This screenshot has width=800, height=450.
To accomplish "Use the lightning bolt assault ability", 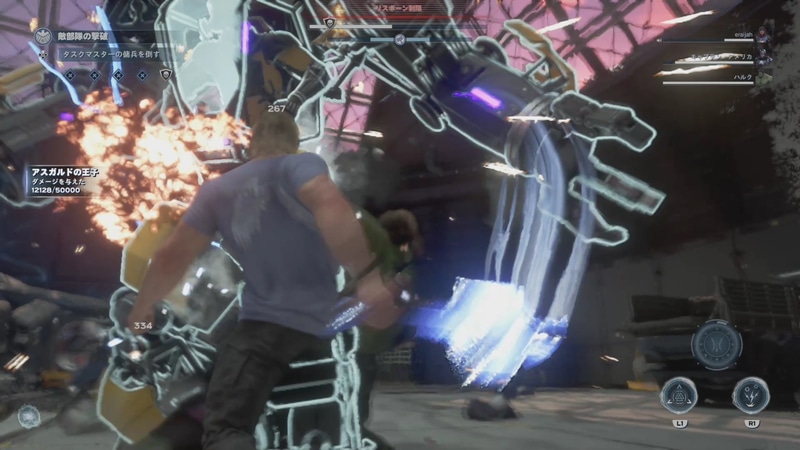I will coord(751,395).
